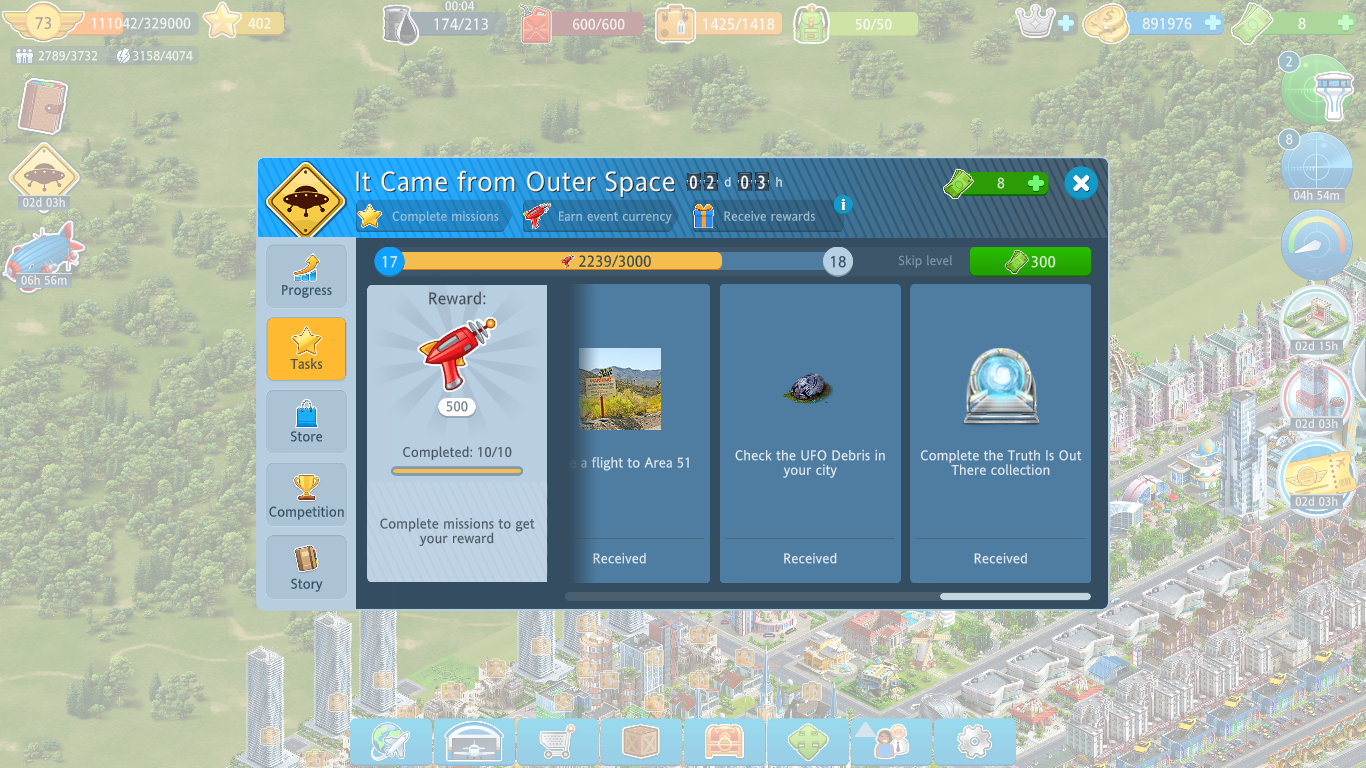Screen dimensions: 1366x768
Task: Buy more coins with the plus button
Action: click(x=1213, y=23)
